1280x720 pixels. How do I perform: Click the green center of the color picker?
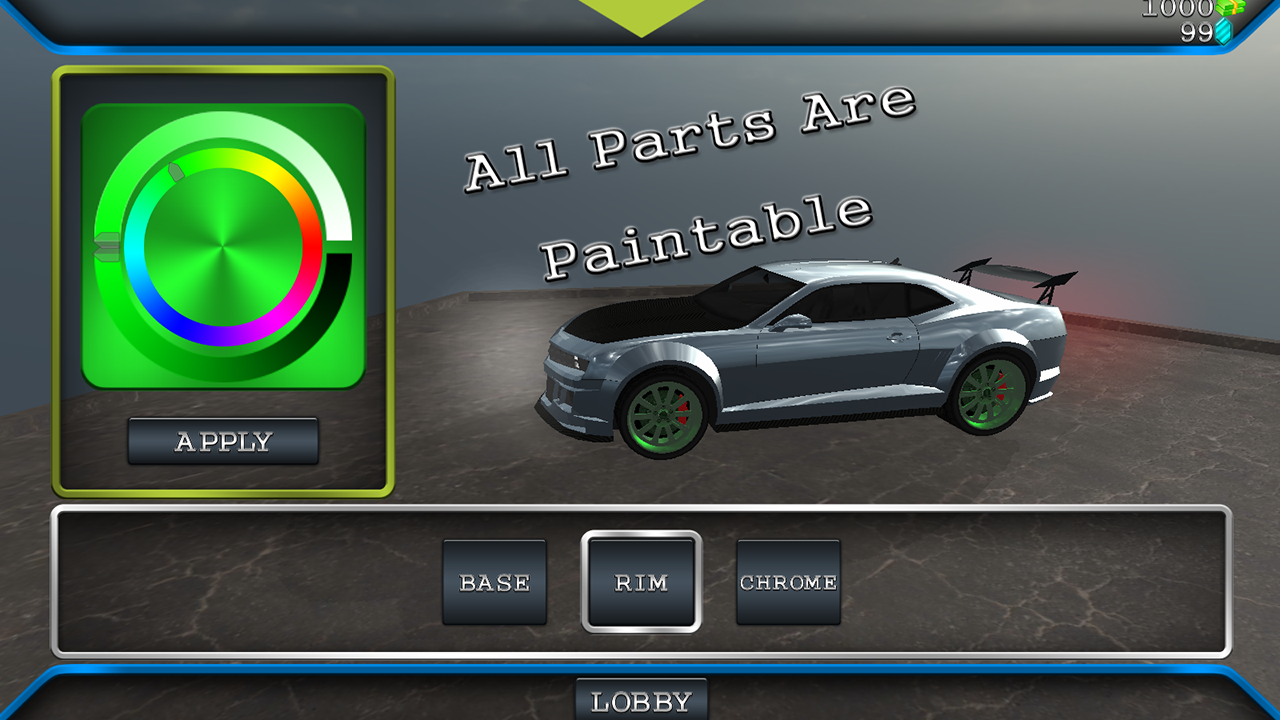tap(224, 248)
